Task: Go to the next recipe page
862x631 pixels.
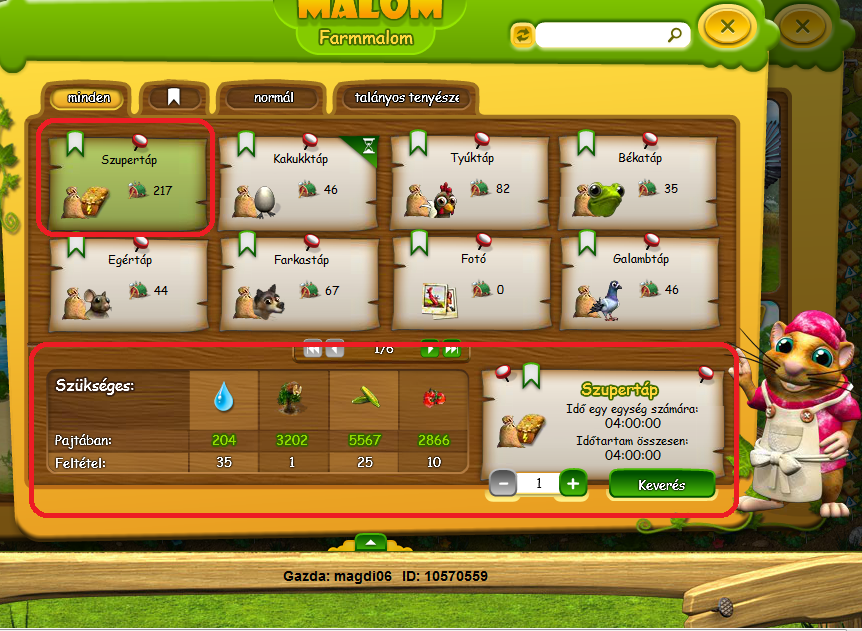Action: (430, 349)
